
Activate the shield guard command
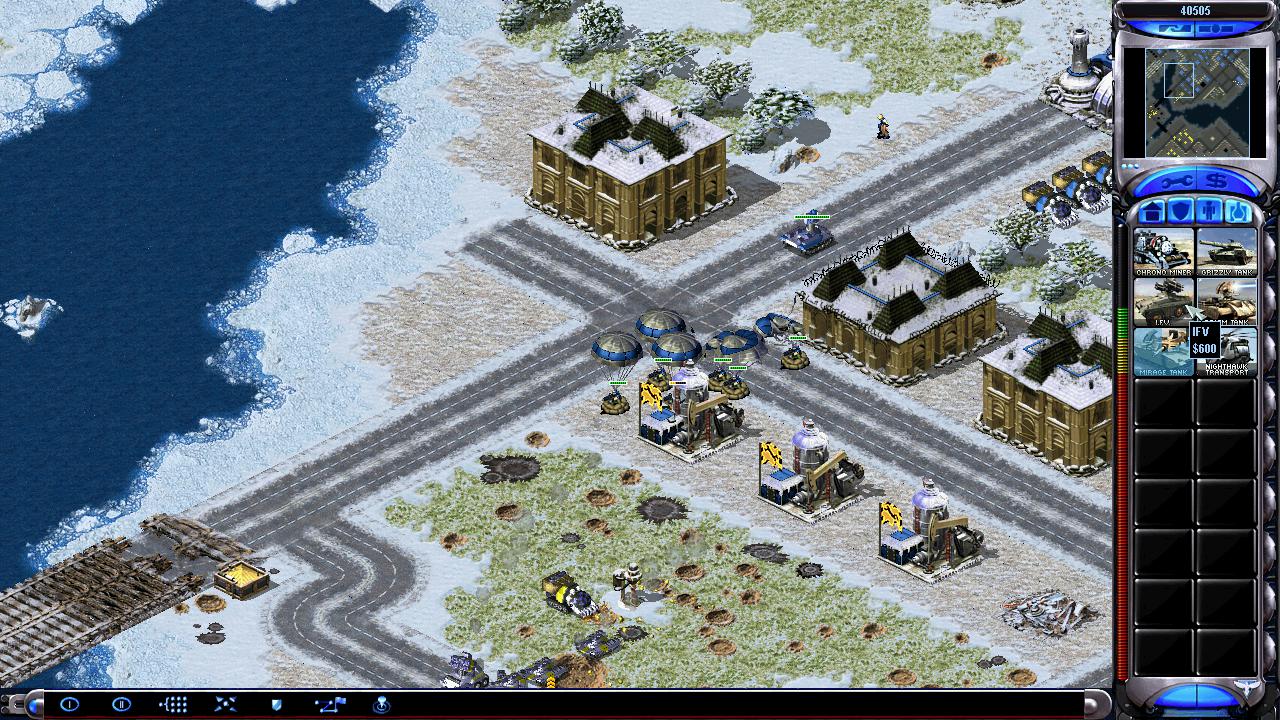[x=277, y=704]
